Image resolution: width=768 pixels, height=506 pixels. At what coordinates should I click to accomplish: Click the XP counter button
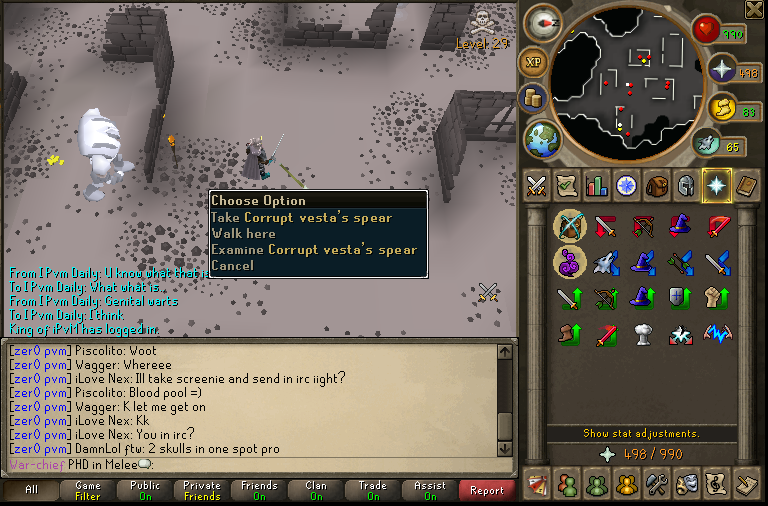pyautogui.click(x=534, y=62)
